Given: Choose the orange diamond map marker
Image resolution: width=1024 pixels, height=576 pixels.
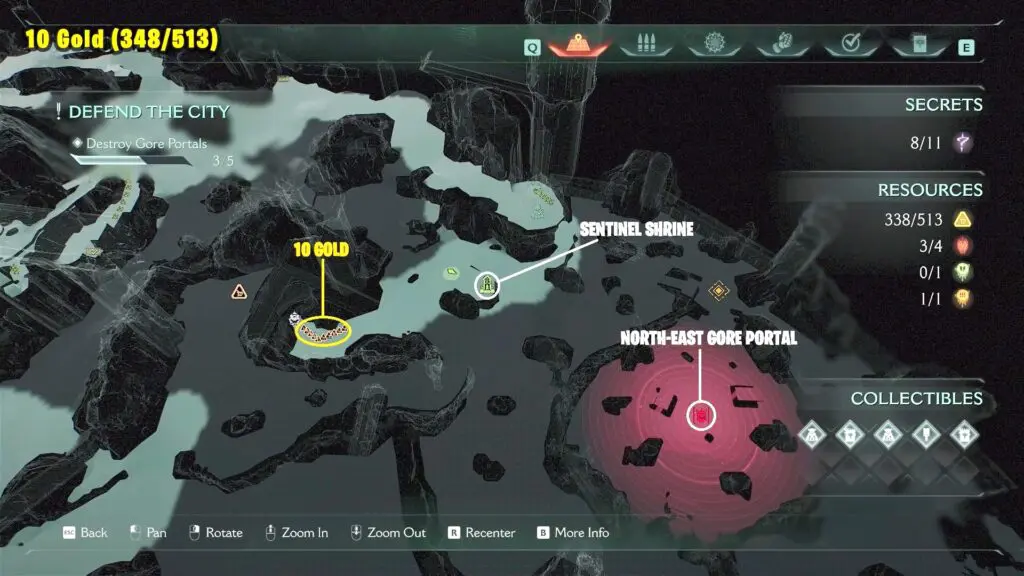Looking at the screenshot, I should point(717,291).
